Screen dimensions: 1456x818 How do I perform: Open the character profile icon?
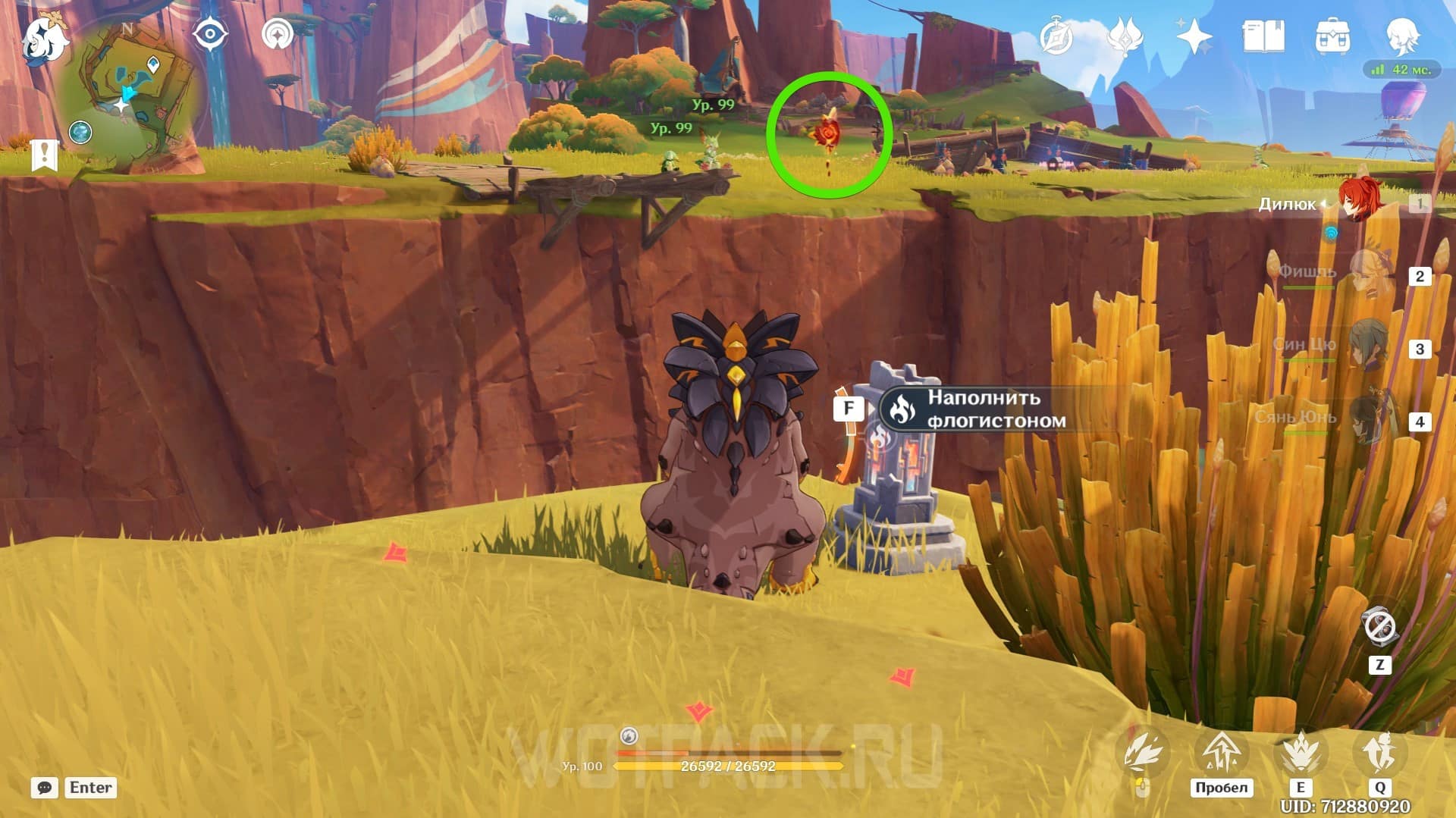pos(1402,36)
